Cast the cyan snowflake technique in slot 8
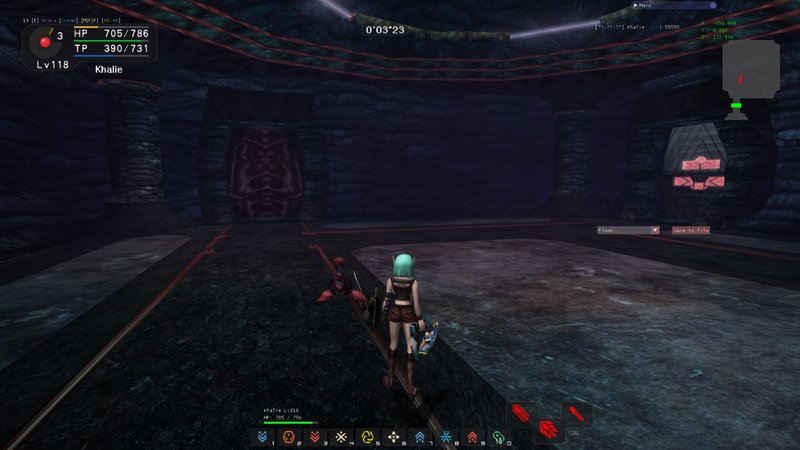800x450 pixels. [446, 436]
